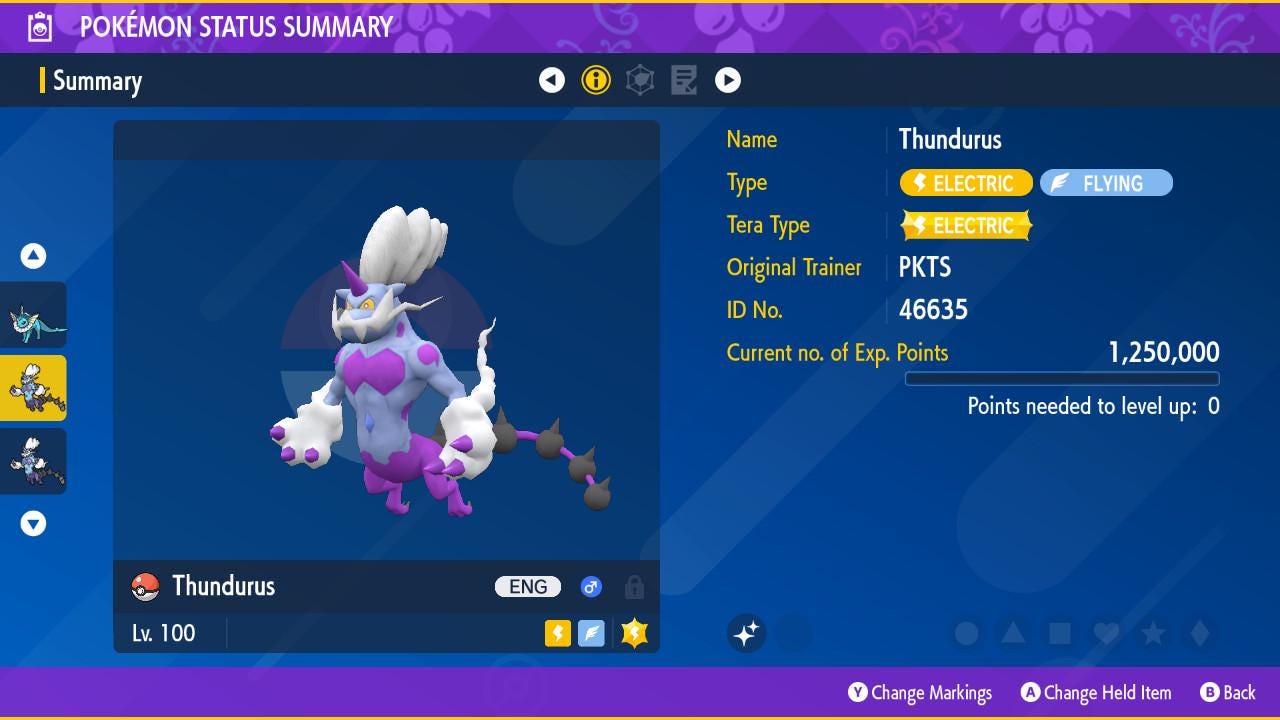Go Back from the summary screen

[1228, 692]
